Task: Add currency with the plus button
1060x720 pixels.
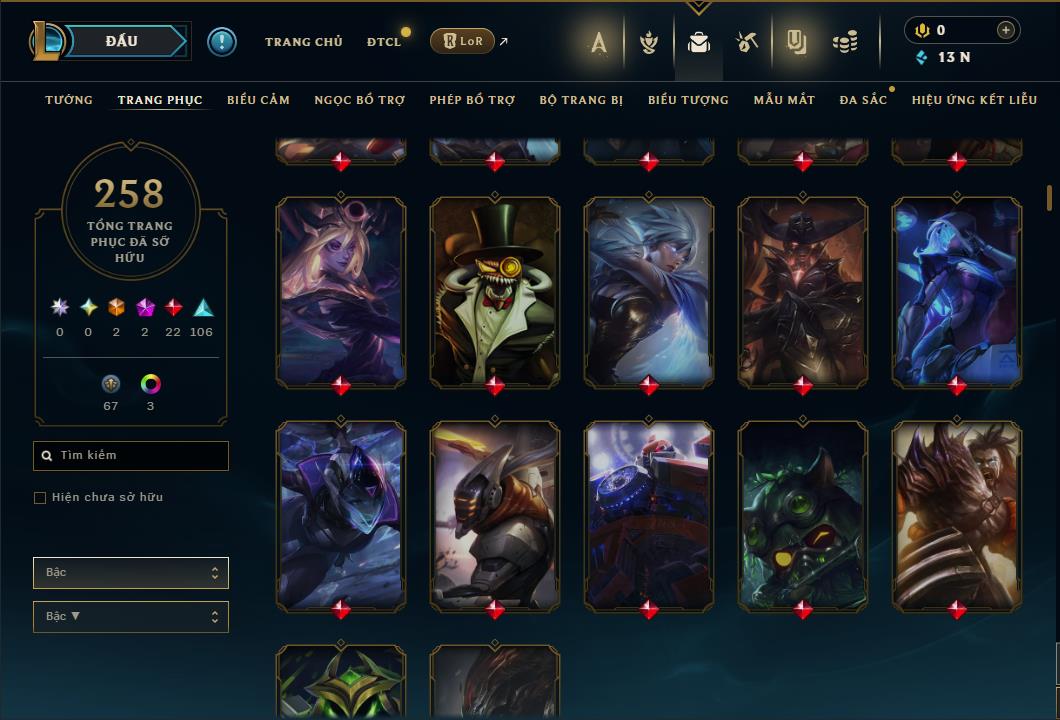Action: coord(1006,30)
